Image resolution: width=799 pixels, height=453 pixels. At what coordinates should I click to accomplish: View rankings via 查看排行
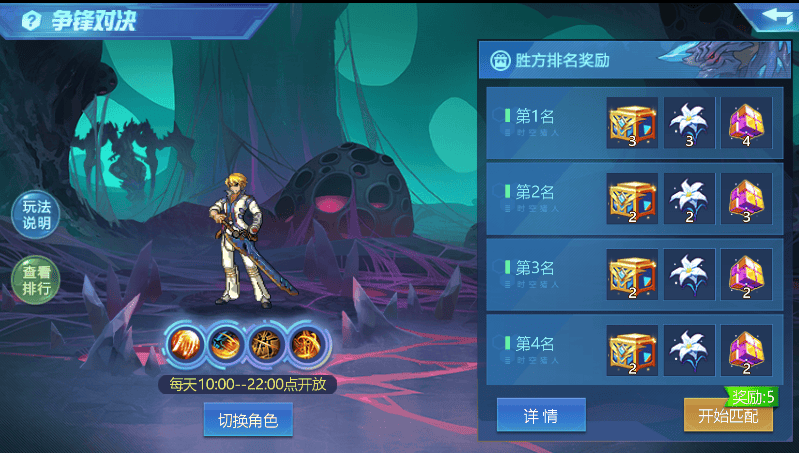coord(36,280)
